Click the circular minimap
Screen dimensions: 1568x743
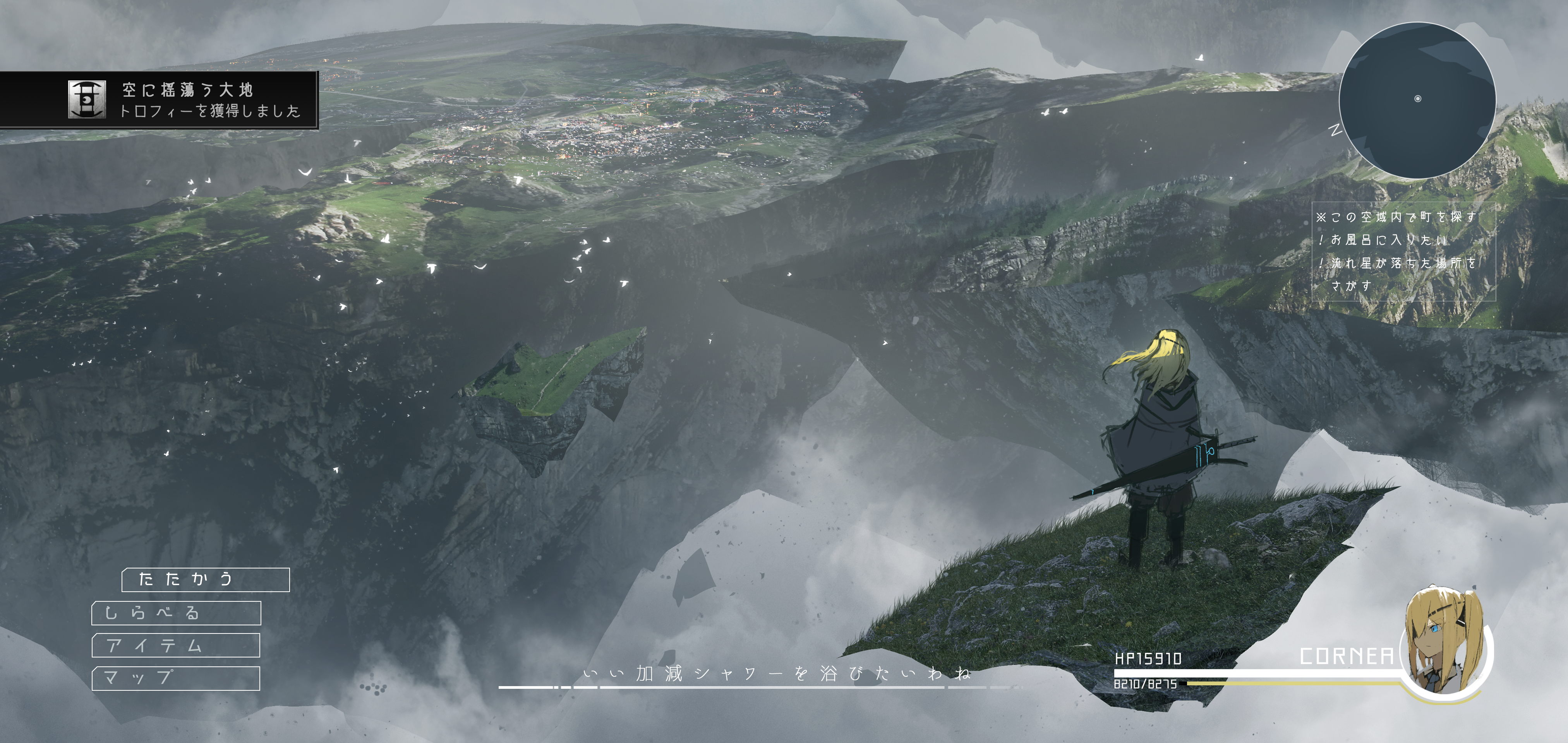pyautogui.click(x=1417, y=100)
